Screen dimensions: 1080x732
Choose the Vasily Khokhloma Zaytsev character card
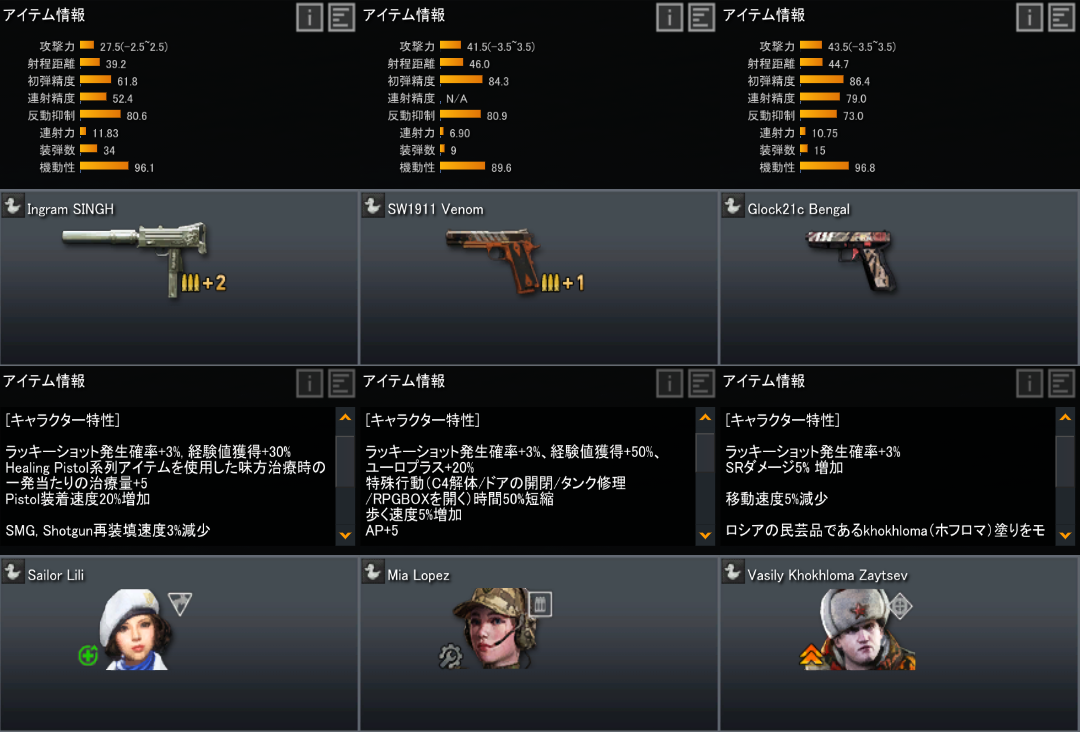pyautogui.click(x=899, y=643)
